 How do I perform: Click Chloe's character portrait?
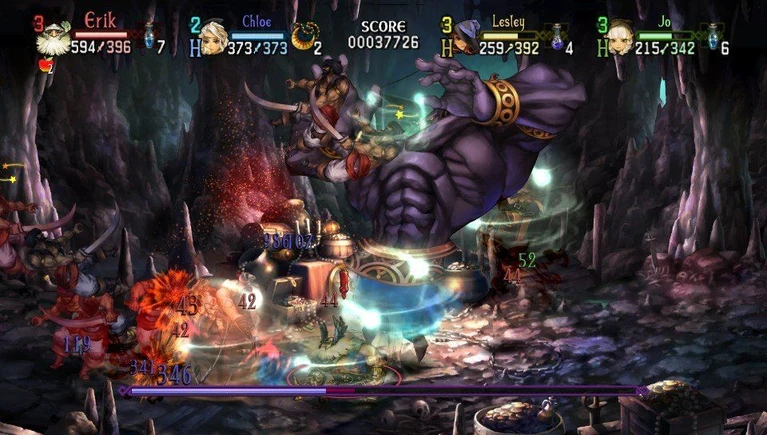point(212,39)
